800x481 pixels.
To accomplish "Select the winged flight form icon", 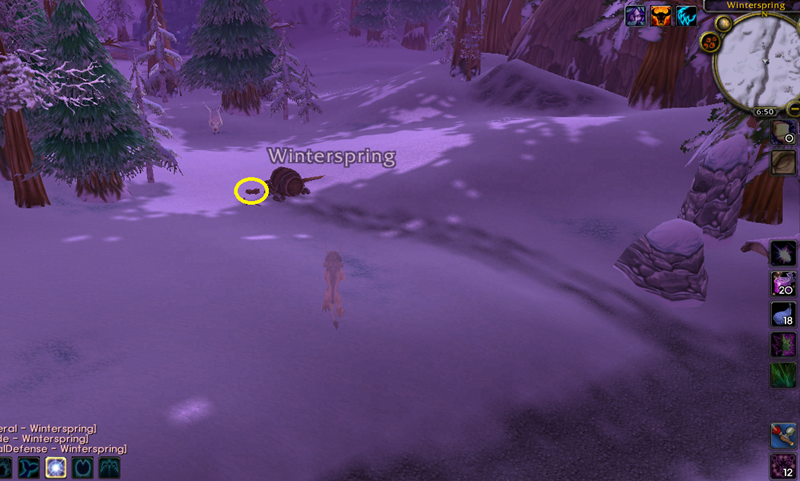I will point(108,468).
